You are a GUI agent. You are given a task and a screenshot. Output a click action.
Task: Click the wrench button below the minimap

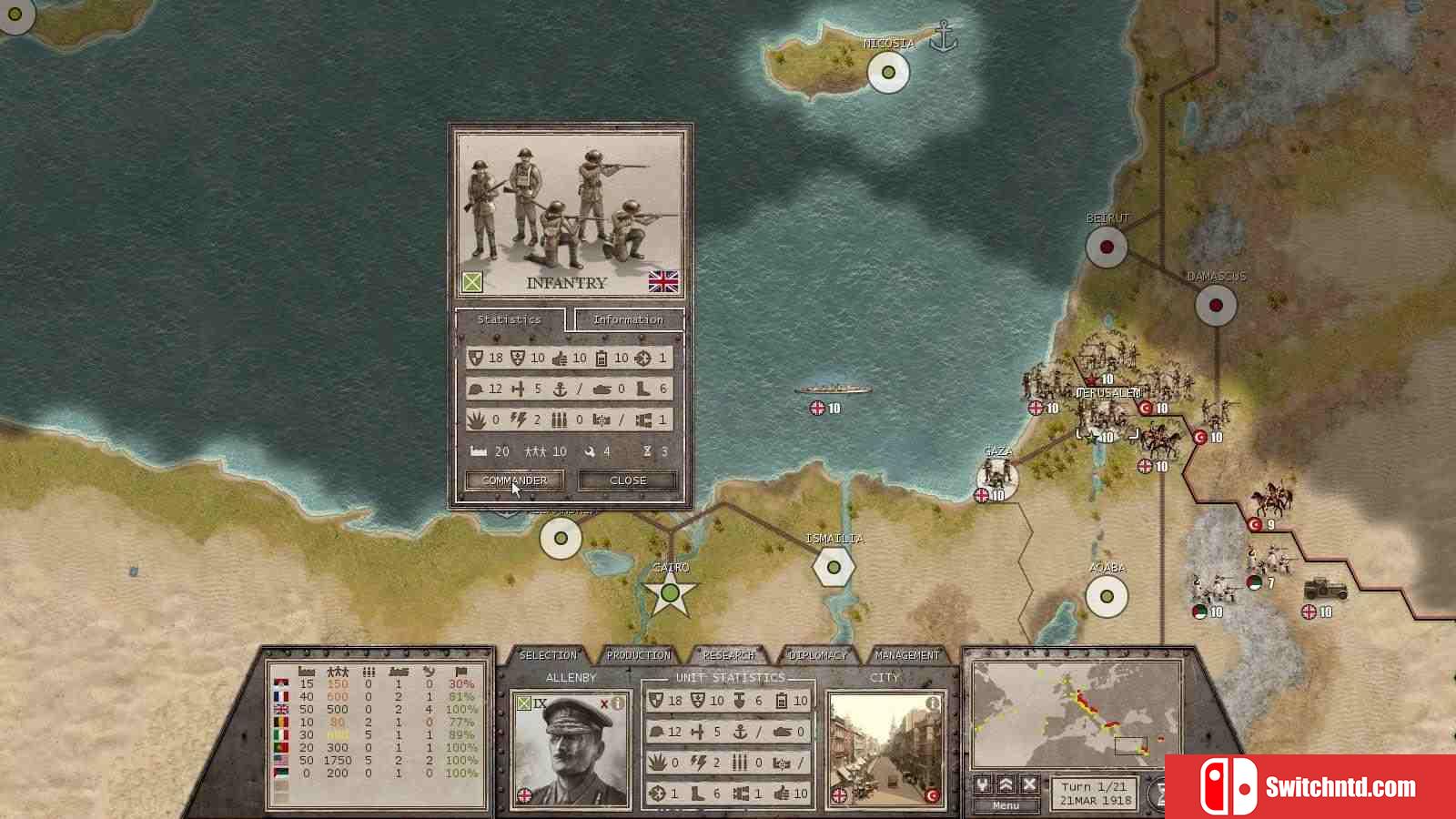983,784
